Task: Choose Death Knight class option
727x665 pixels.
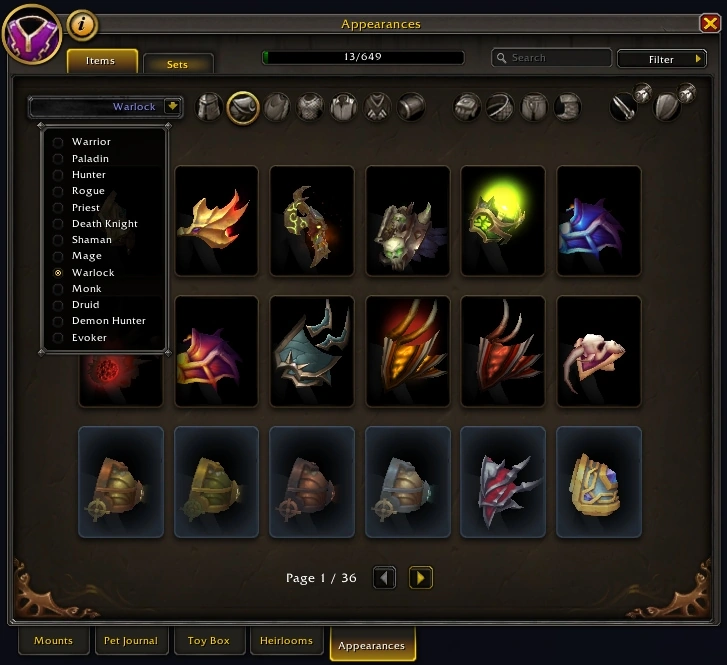Action: click(104, 224)
